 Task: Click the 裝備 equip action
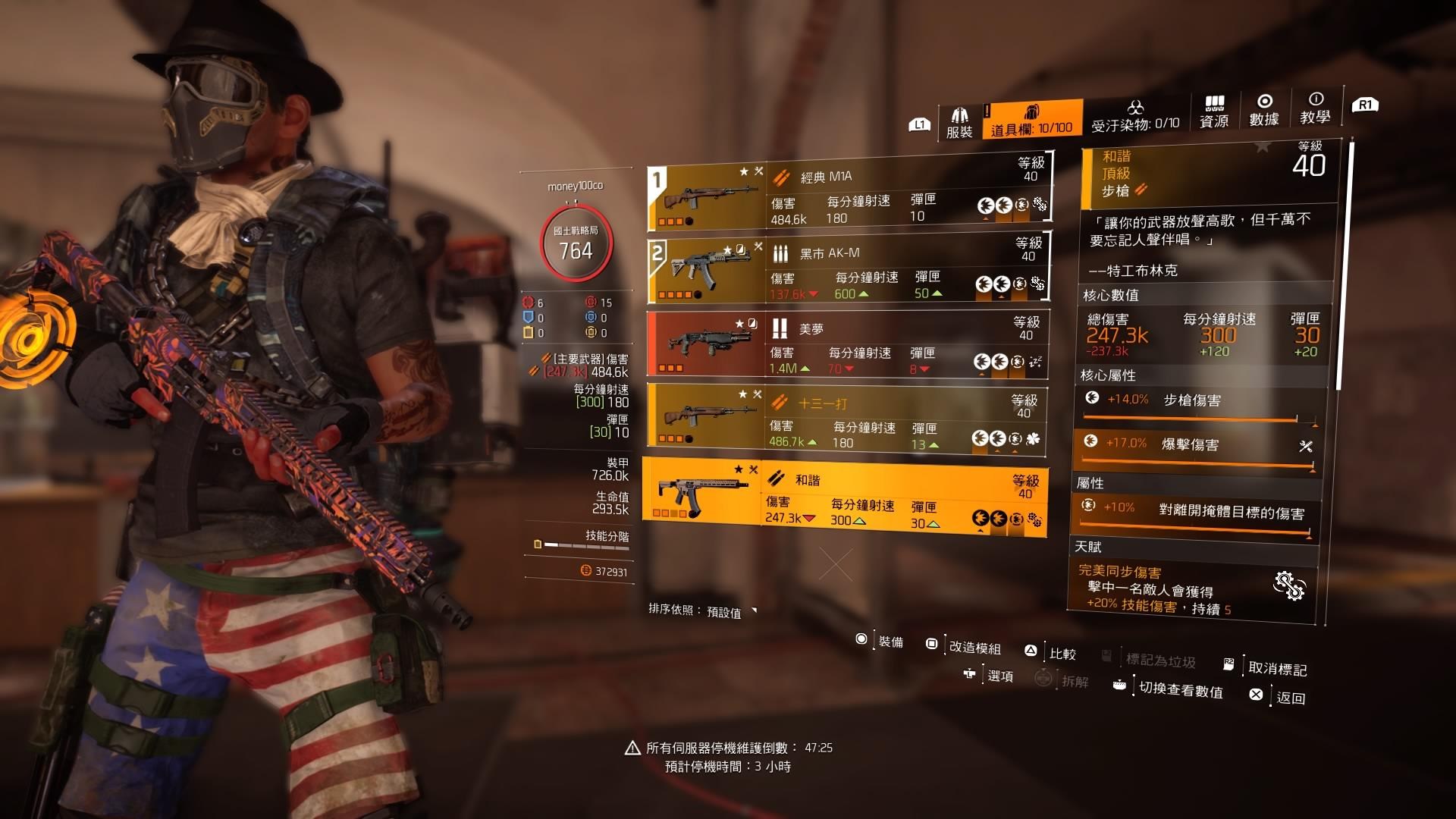882,642
